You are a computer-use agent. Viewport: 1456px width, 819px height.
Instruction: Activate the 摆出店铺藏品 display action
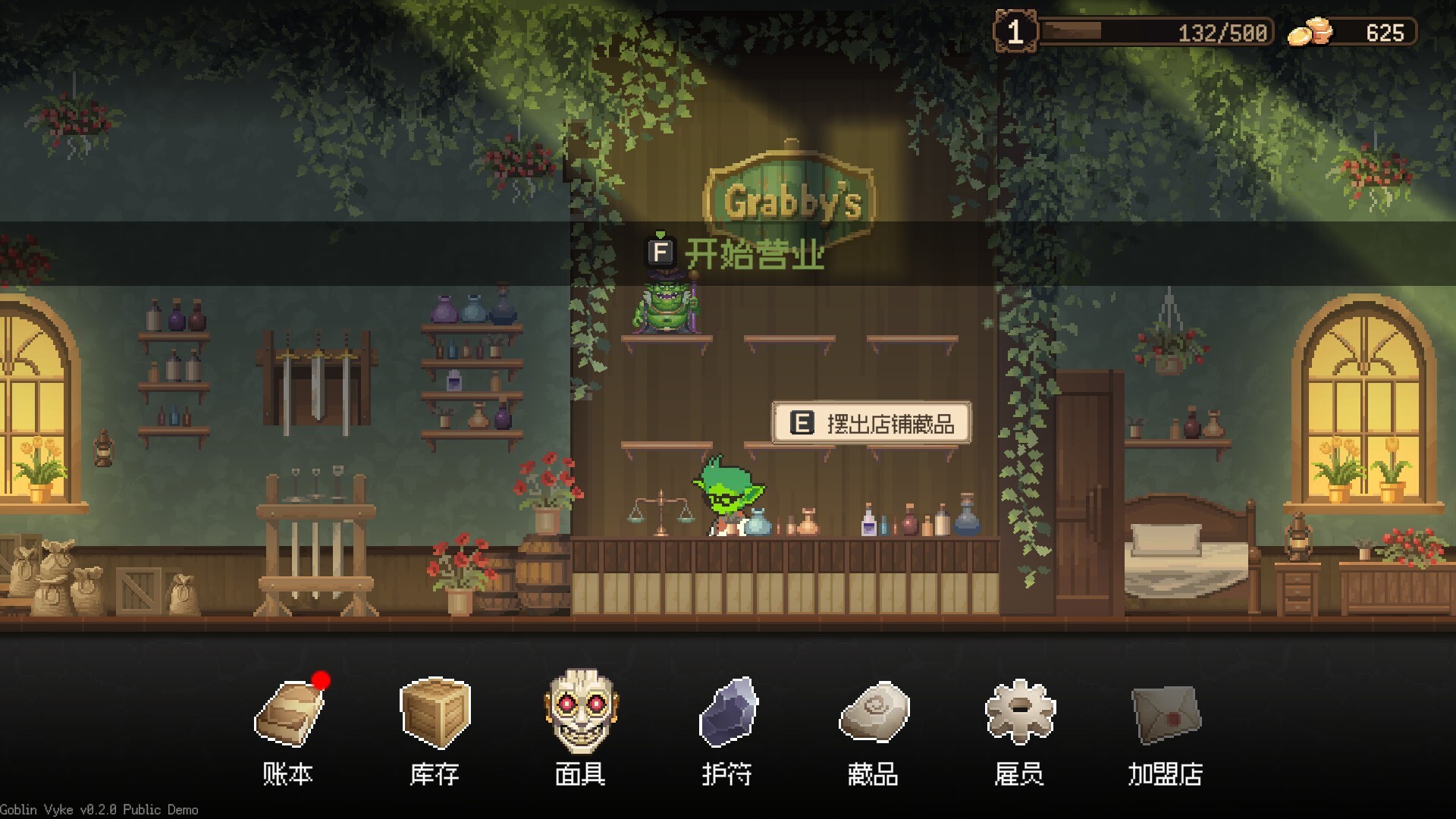coord(893,424)
